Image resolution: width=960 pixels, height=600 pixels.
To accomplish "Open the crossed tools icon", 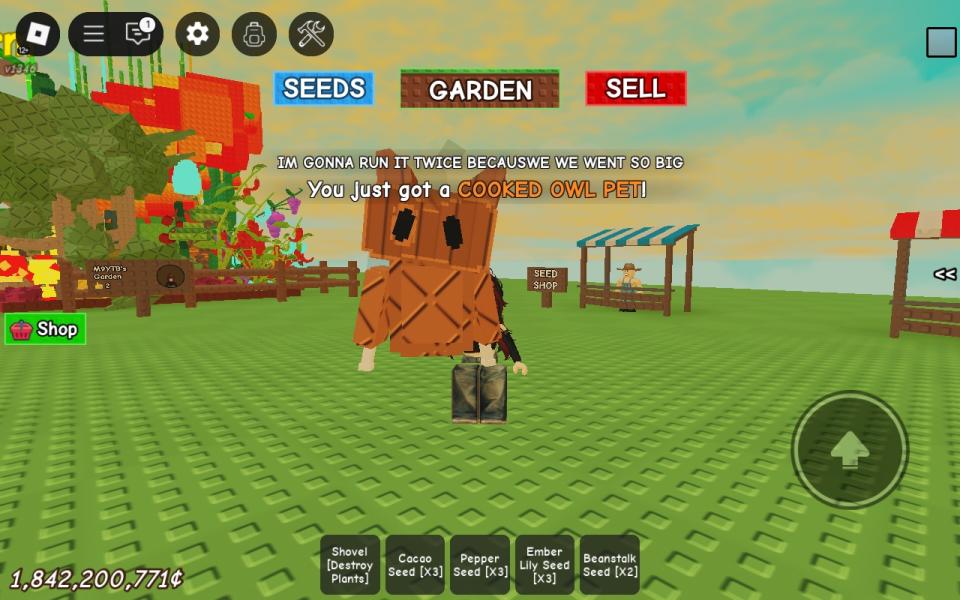I will pos(311,34).
